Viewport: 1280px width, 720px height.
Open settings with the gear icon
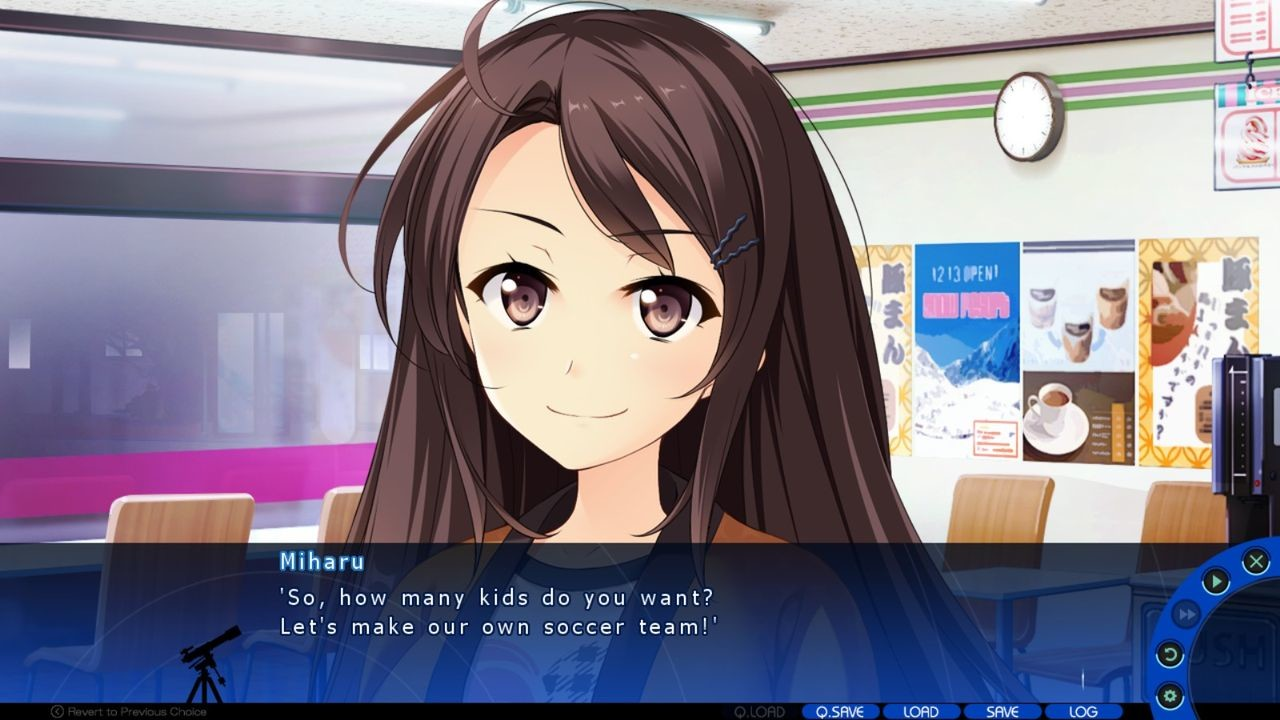[1169, 695]
